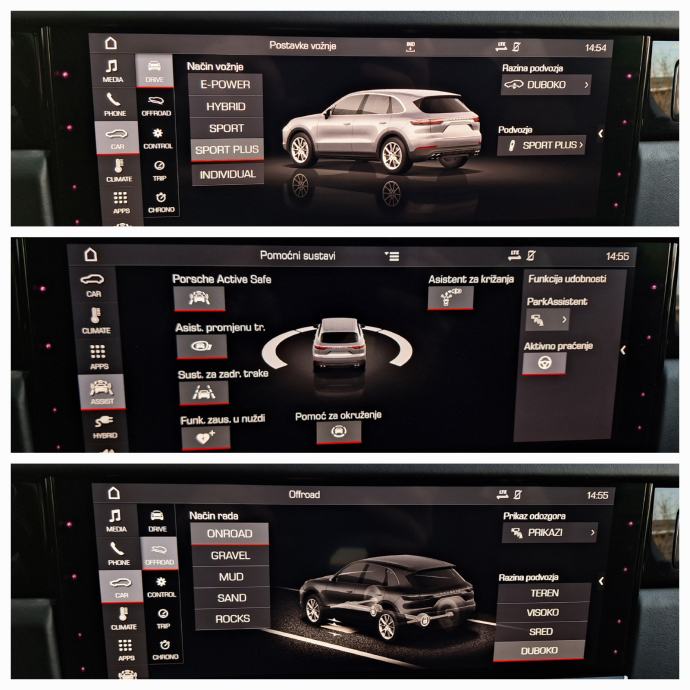Select the ONROAD offroad mode
This screenshot has width=690, height=690.
point(230,534)
